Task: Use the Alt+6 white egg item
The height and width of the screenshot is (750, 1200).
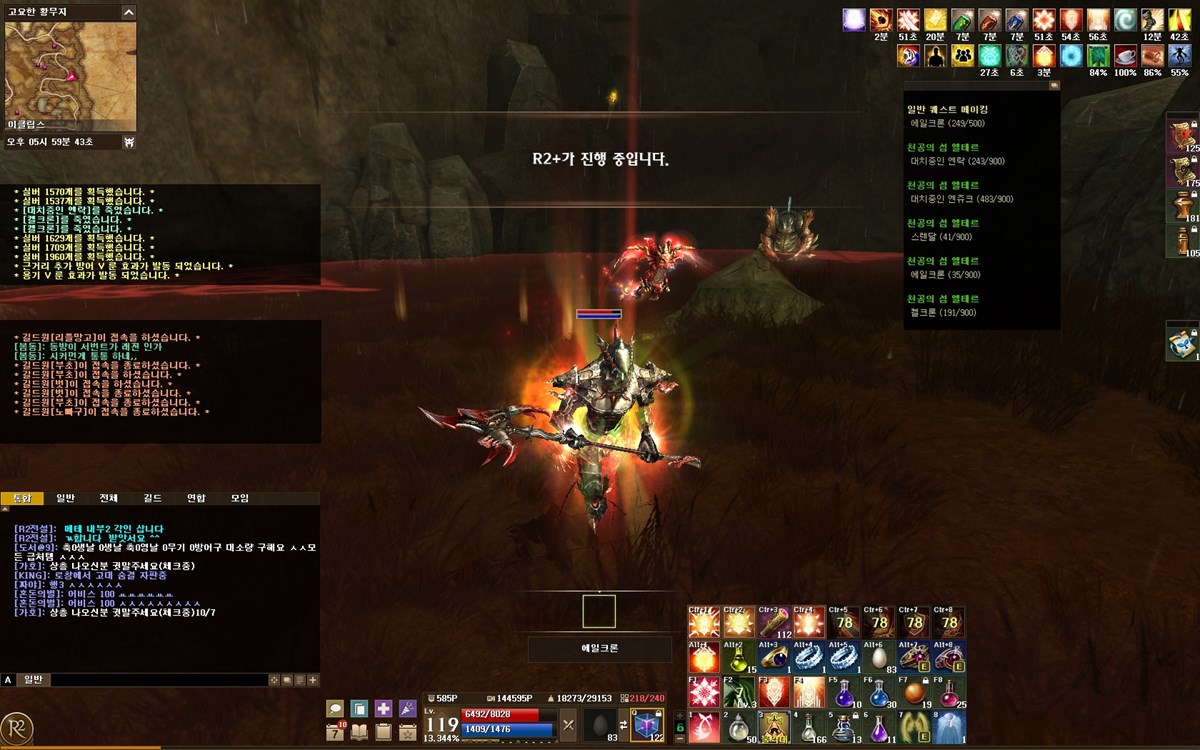Action: click(878, 657)
